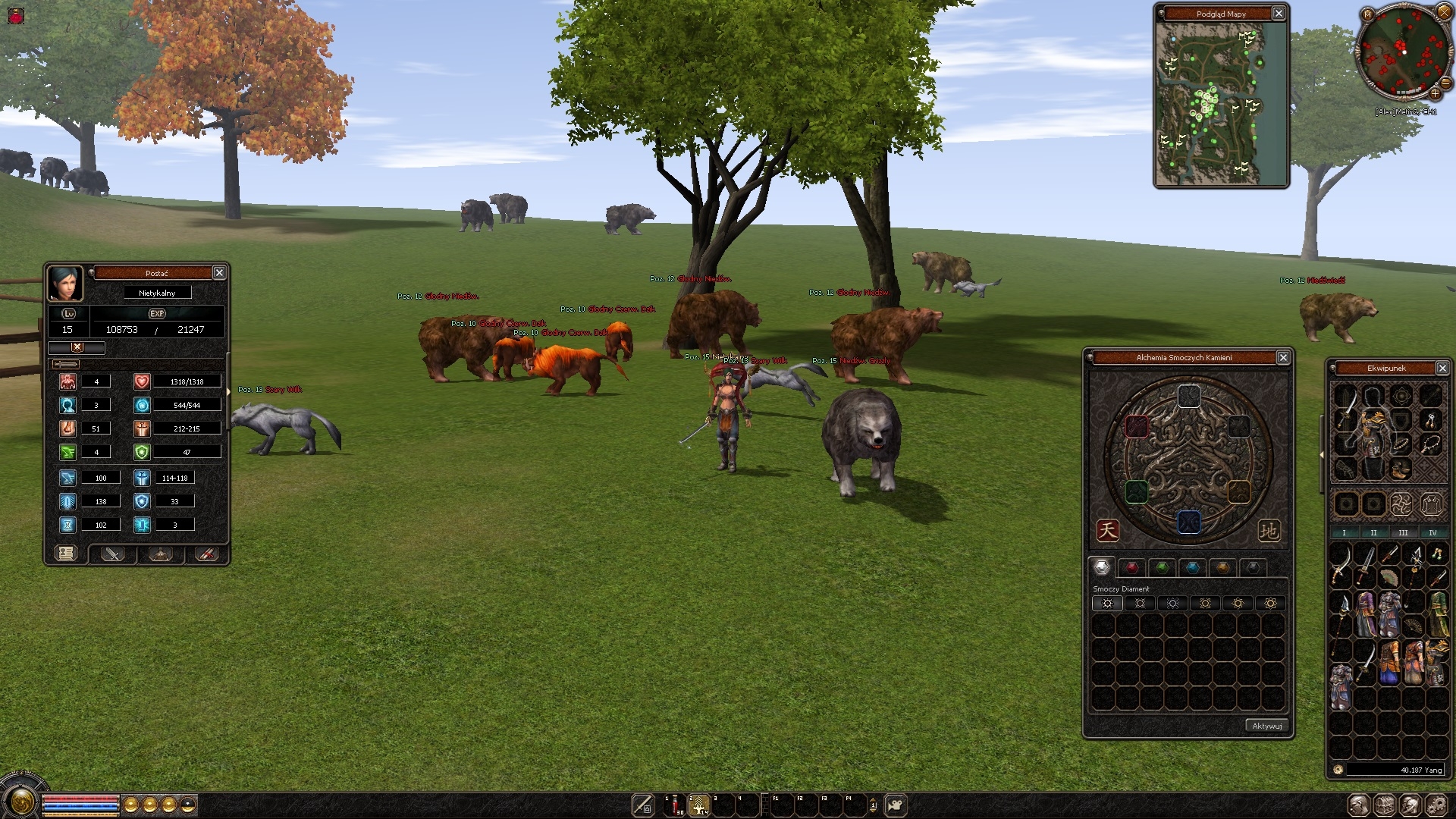The width and height of the screenshot is (1456, 819).
Task: Select the green robe armor in inventory
Action: [1438, 613]
